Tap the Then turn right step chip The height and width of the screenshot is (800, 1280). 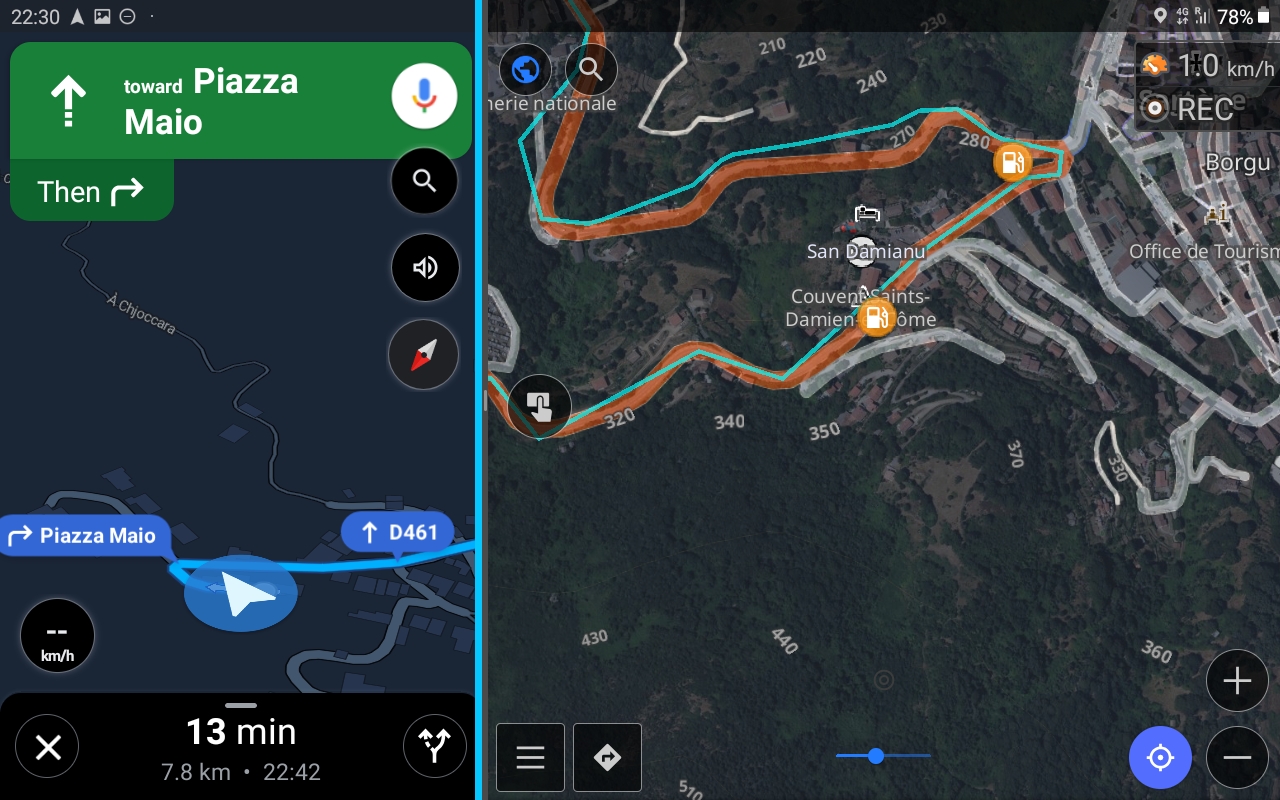point(91,191)
